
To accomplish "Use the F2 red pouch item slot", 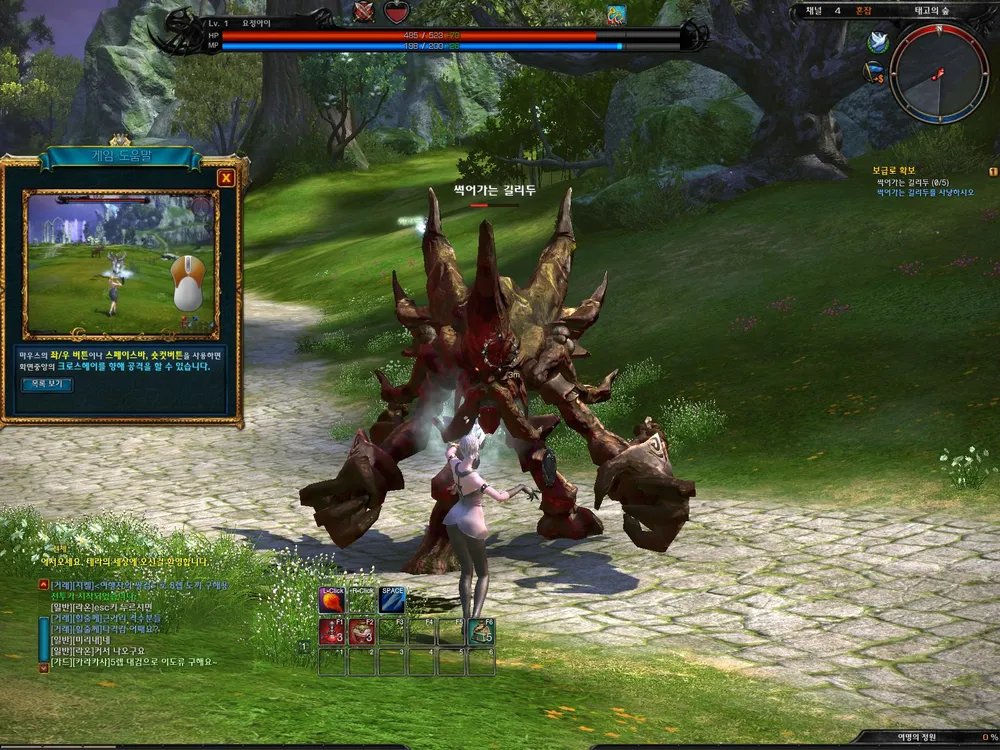I will tap(362, 631).
